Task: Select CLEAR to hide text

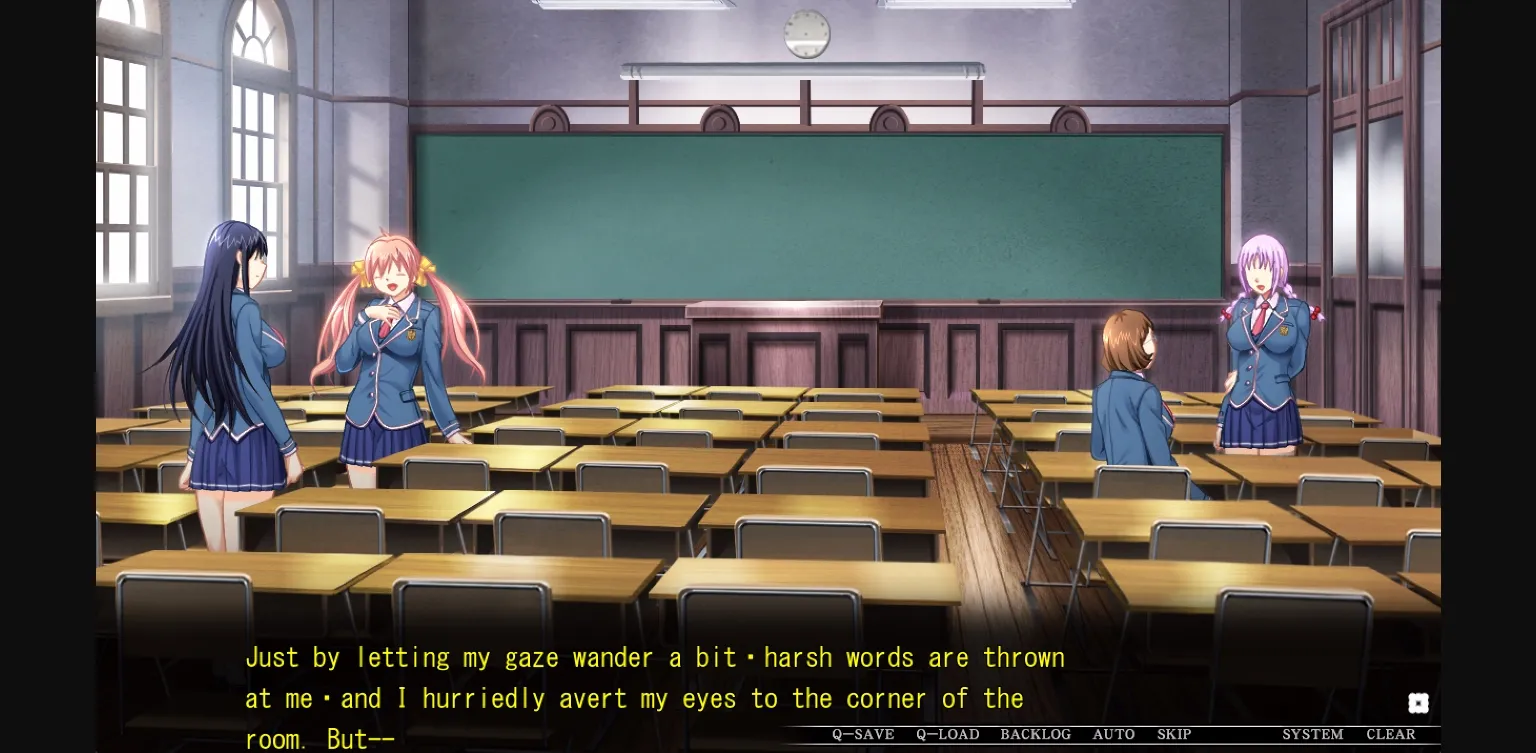Action: point(1392,734)
